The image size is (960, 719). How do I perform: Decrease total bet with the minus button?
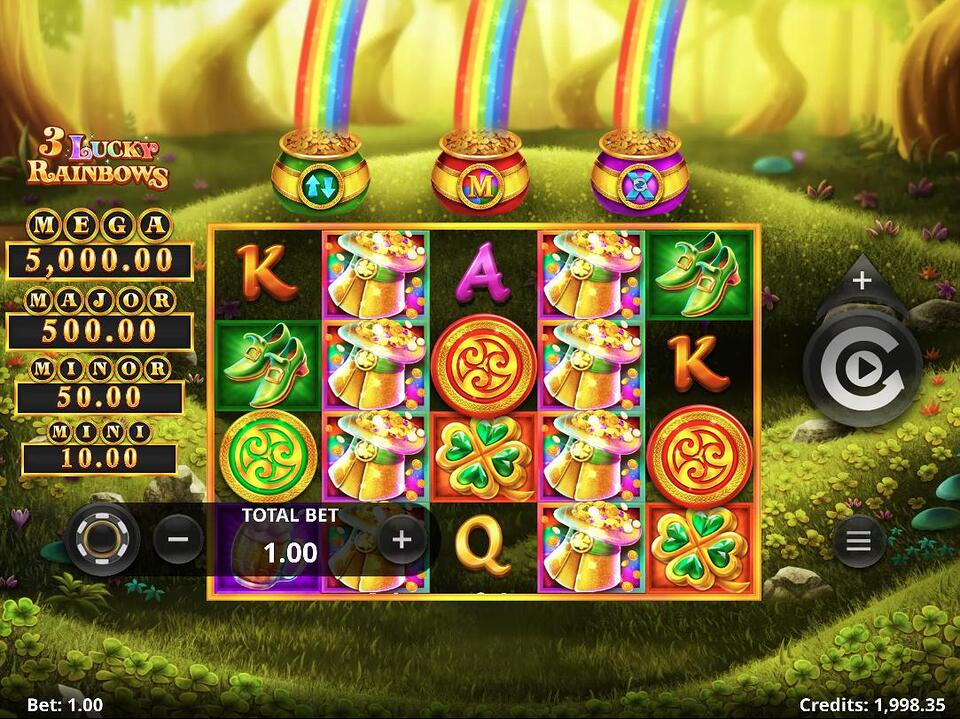tap(178, 540)
